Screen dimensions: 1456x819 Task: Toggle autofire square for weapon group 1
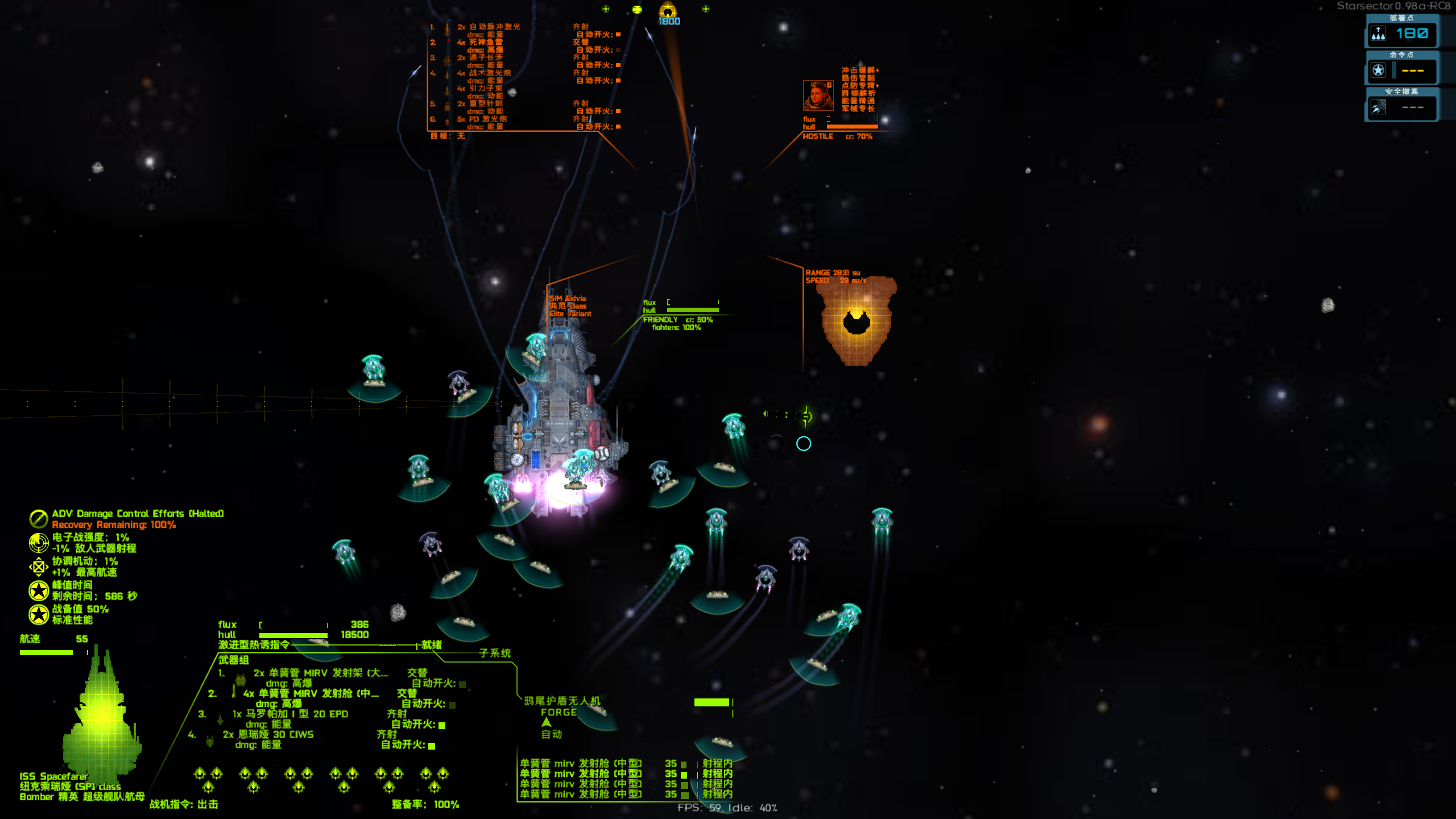click(462, 684)
